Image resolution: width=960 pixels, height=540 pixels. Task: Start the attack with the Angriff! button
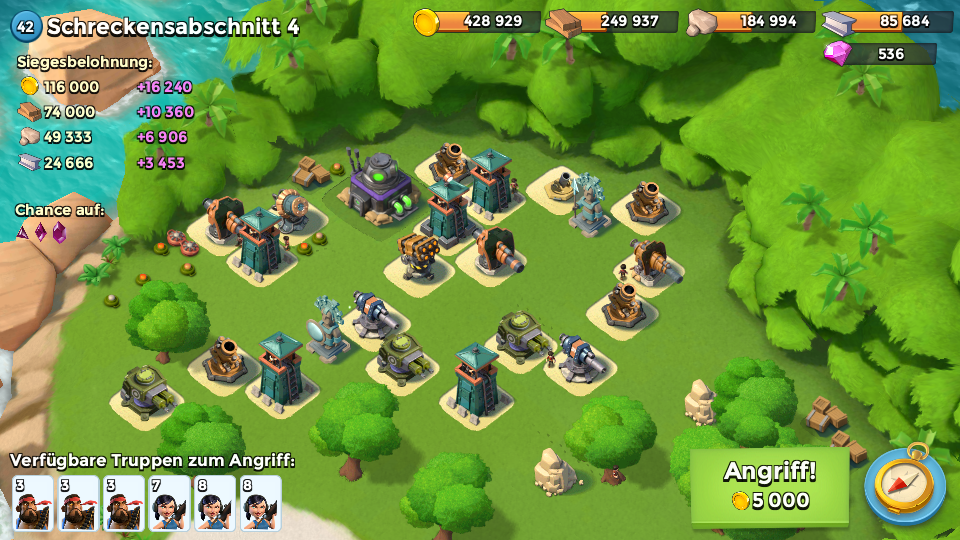769,486
